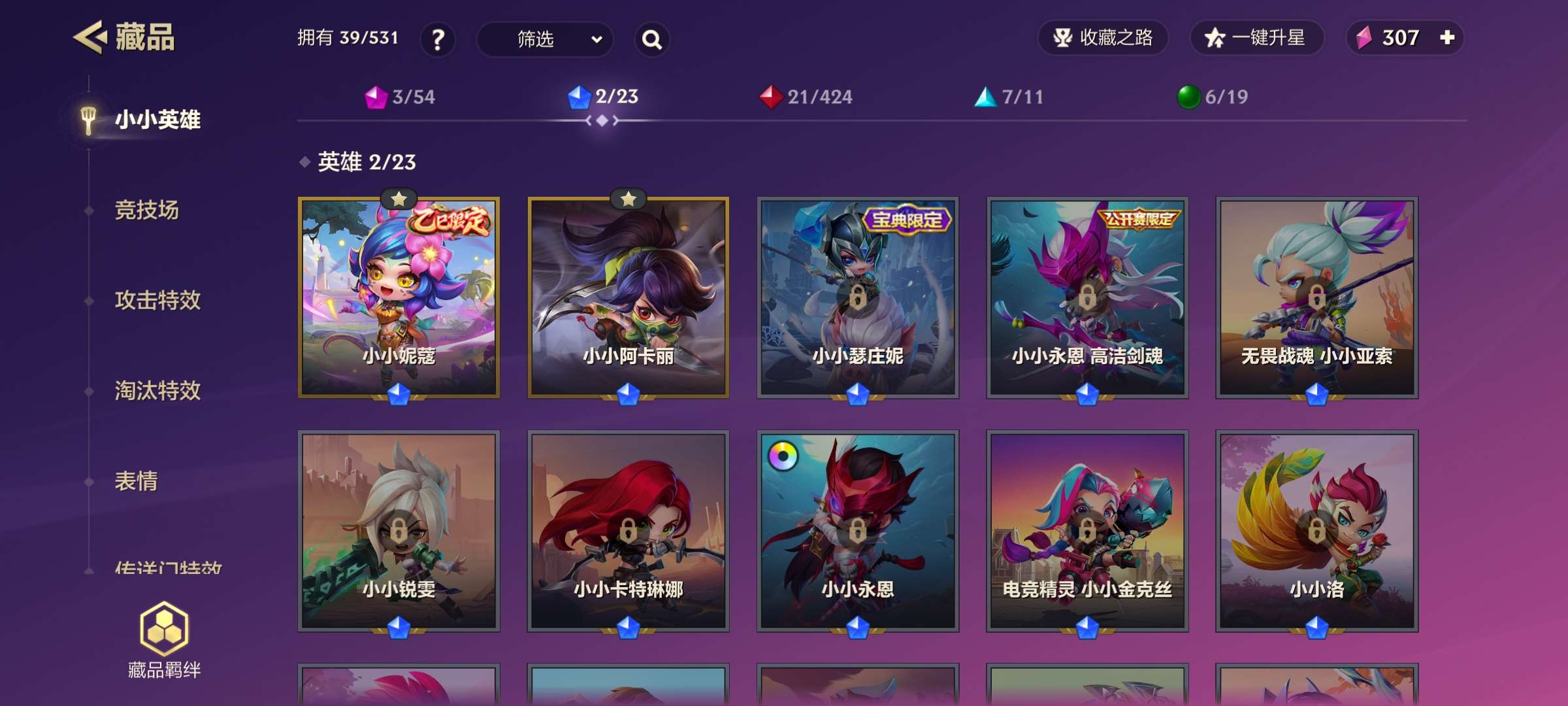Open 收藏之路 collection path
1568x706 pixels.
[x=1103, y=38]
